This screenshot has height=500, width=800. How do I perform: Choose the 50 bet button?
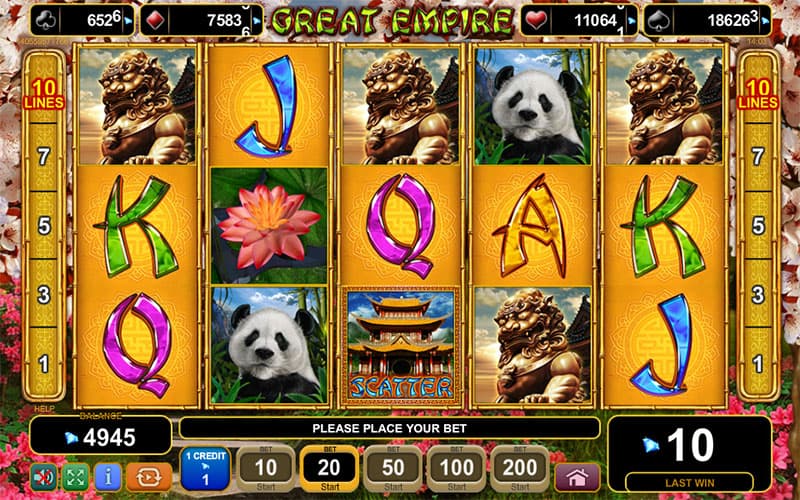391,467
